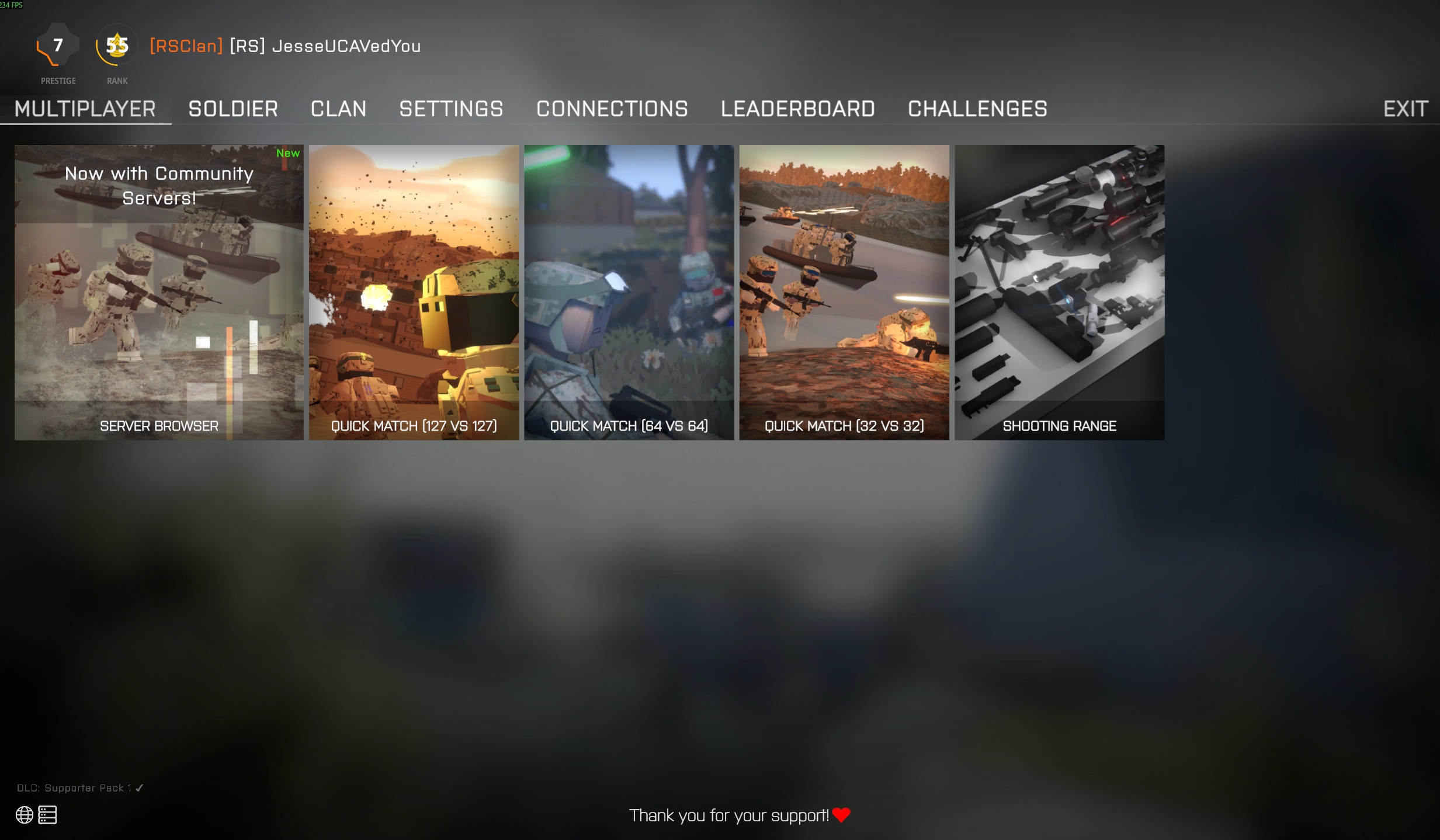
Task: Click EXIT on the menu bar
Action: [1404, 109]
